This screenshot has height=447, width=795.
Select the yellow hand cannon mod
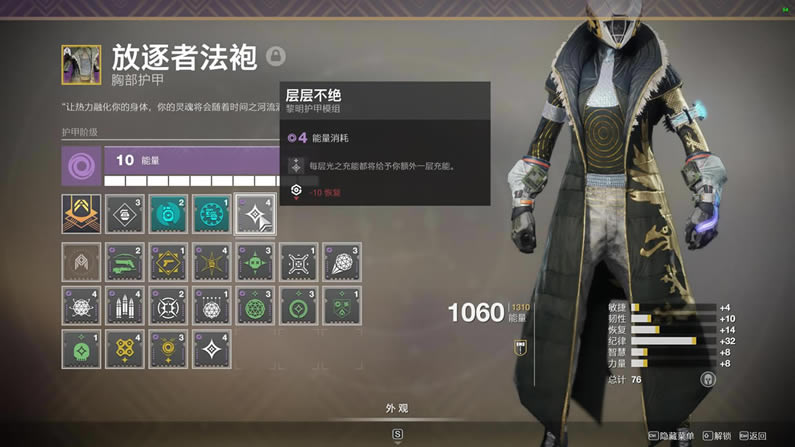tap(167, 262)
